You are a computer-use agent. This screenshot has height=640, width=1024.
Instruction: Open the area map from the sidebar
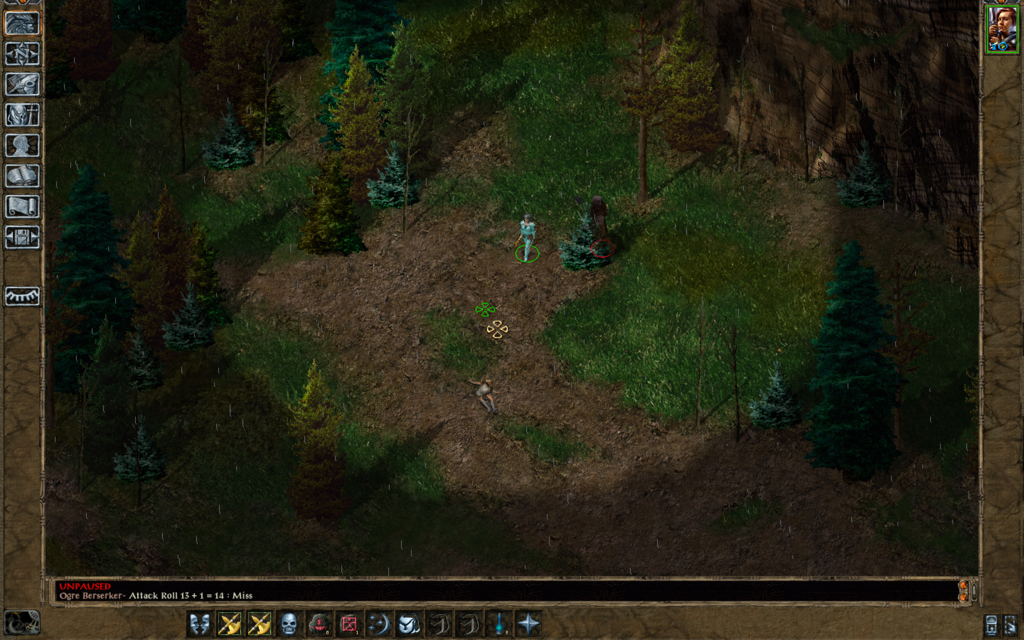22,54
